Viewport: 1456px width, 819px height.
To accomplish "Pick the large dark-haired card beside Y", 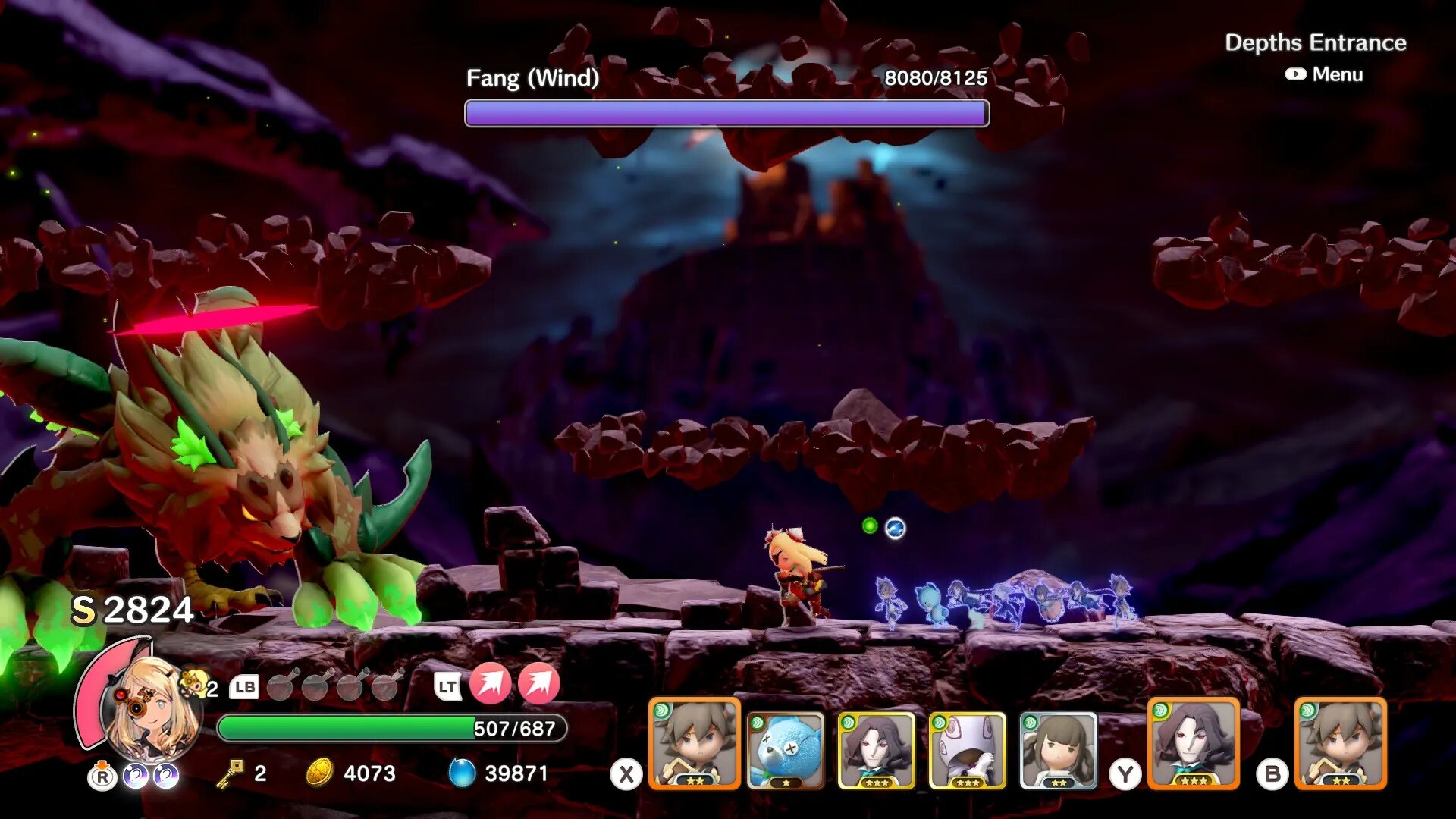I will click(x=1194, y=744).
